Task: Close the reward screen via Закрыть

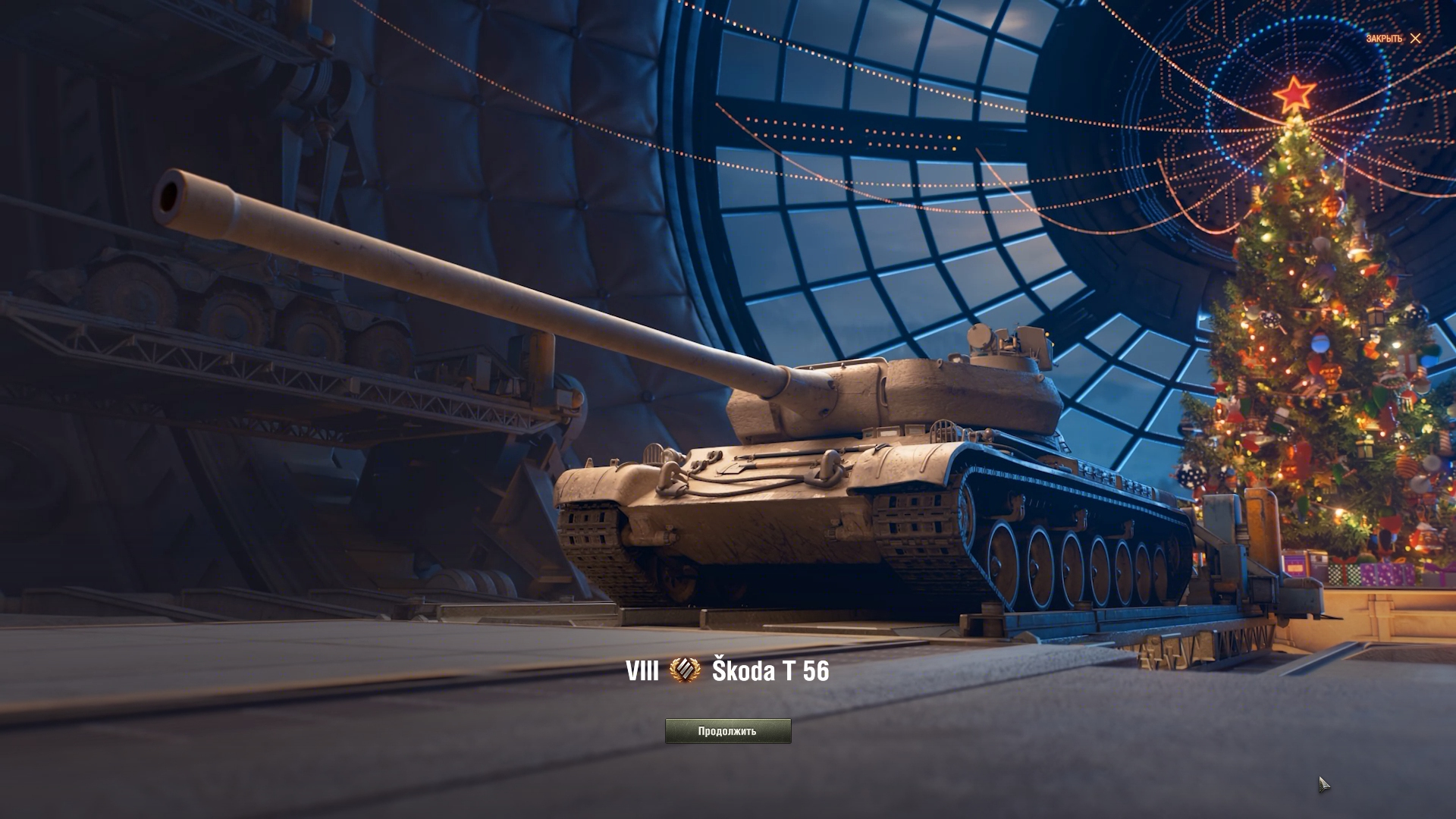Action: coord(1394,39)
